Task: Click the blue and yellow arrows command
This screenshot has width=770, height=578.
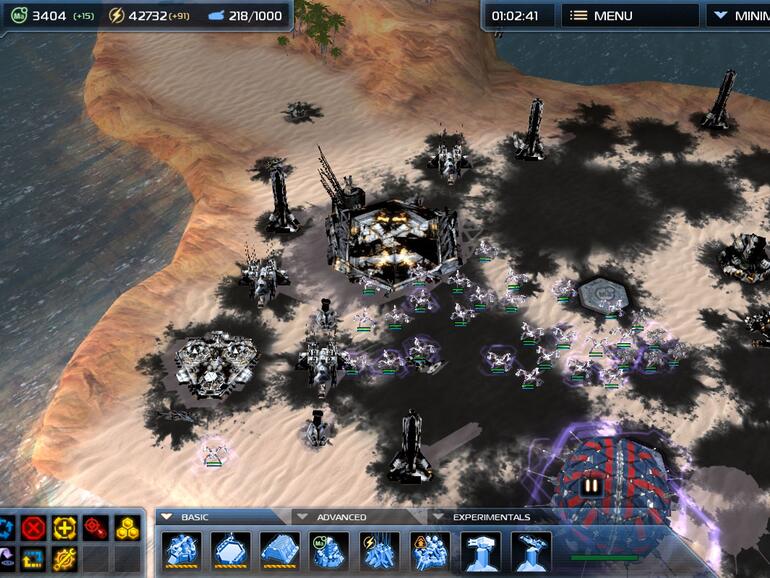Action: click(x=35, y=558)
